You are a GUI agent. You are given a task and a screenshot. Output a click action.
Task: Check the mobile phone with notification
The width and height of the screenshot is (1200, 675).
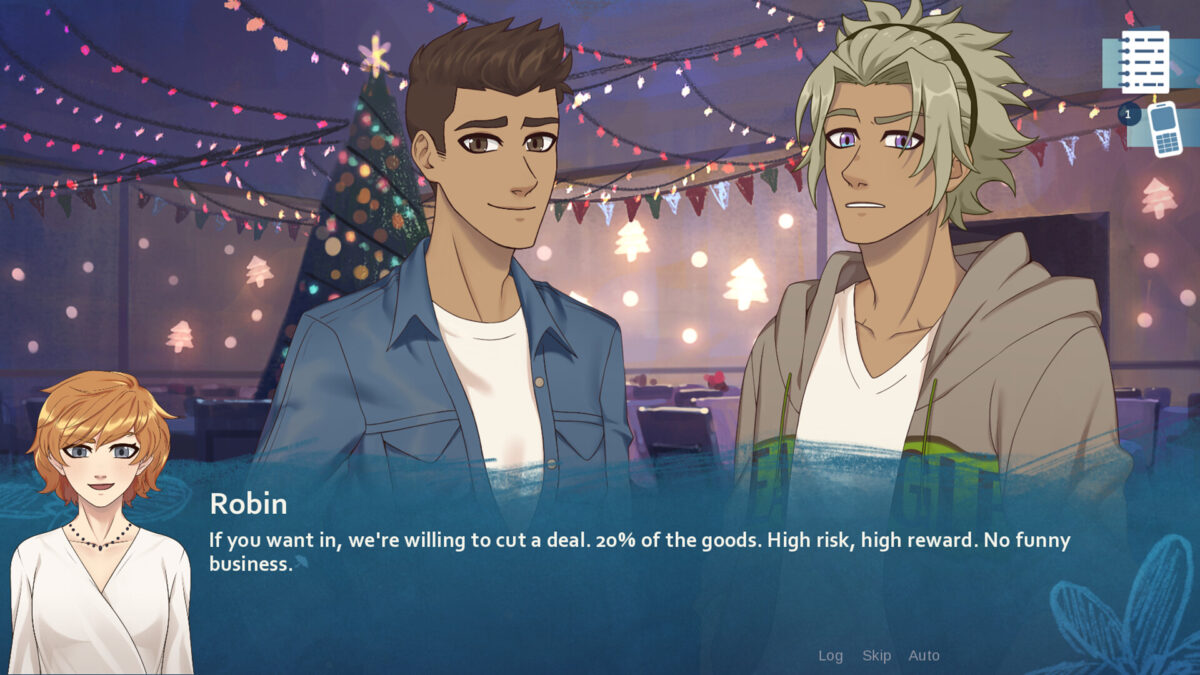click(1163, 129)
